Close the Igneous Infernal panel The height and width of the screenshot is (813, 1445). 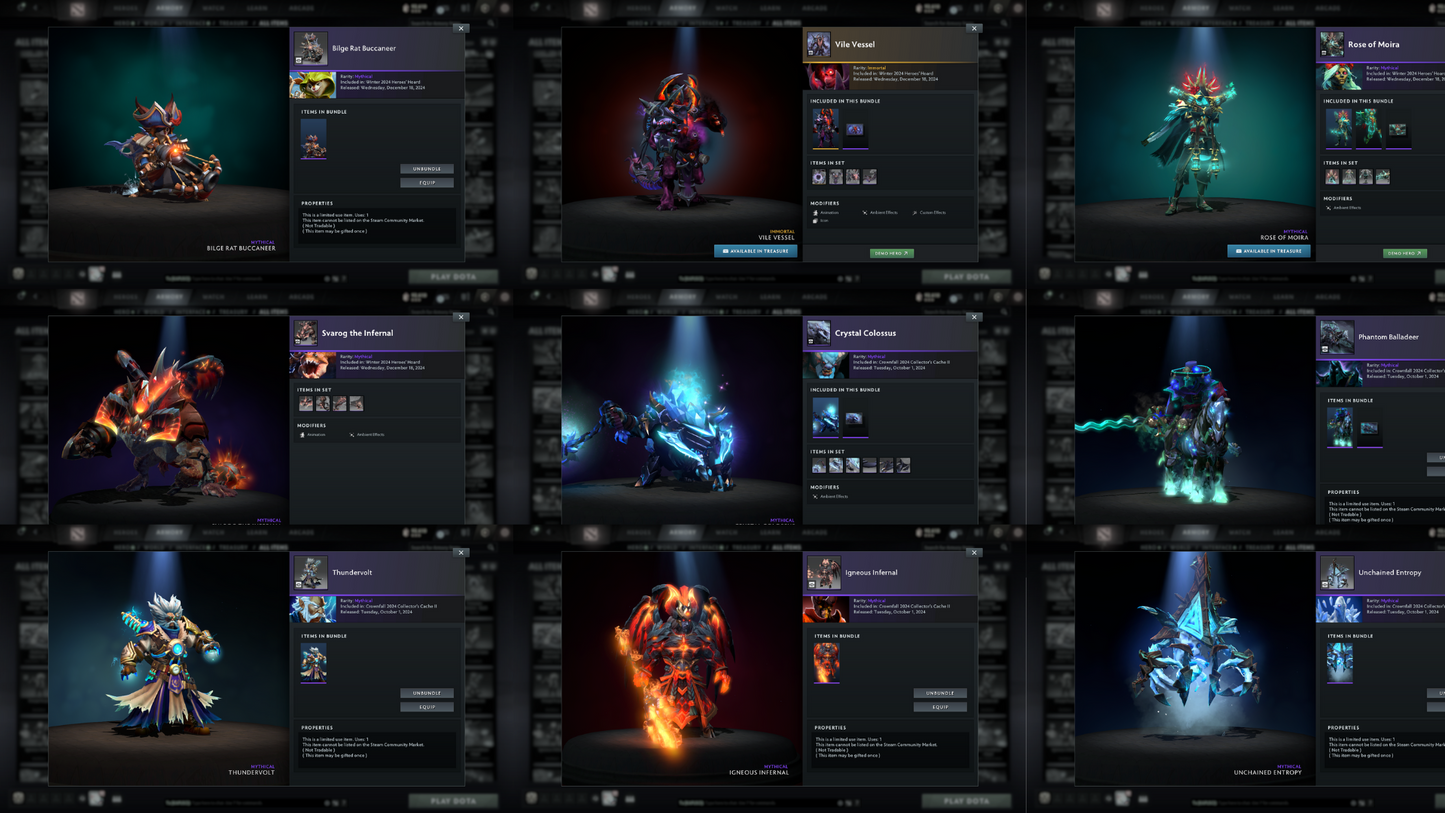[974, 552]
